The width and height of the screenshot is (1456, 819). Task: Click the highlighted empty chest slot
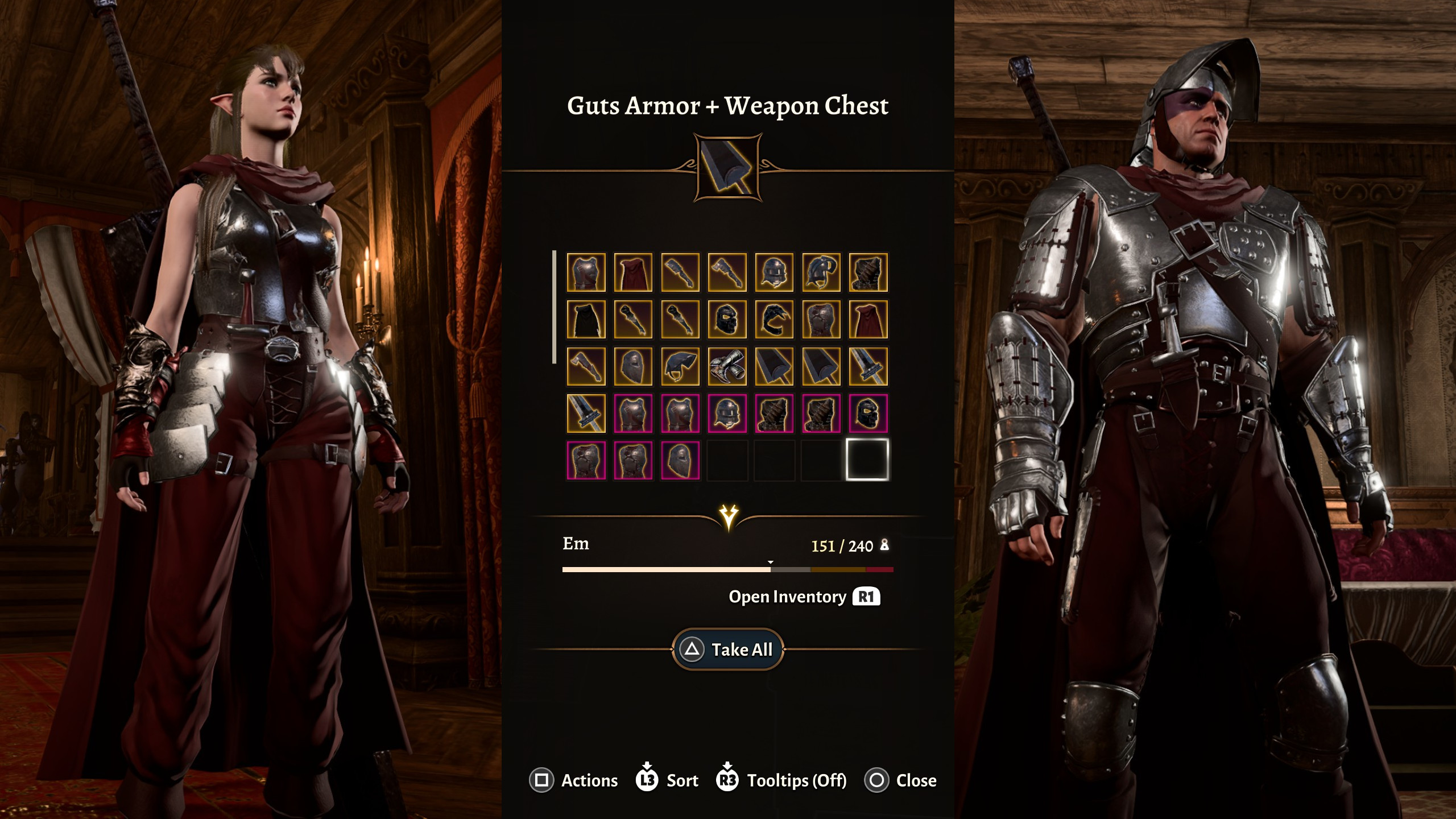tap(868, 460)
